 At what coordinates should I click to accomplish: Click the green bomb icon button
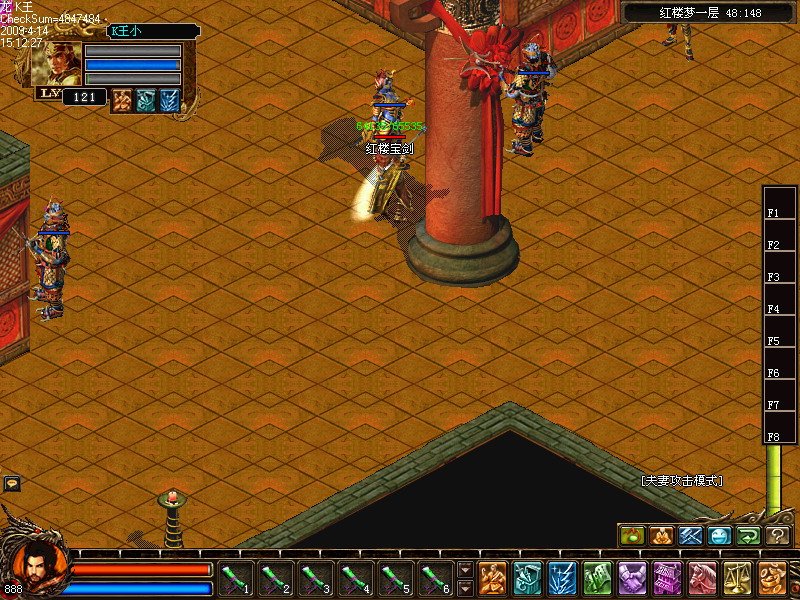tap(631, 536)
